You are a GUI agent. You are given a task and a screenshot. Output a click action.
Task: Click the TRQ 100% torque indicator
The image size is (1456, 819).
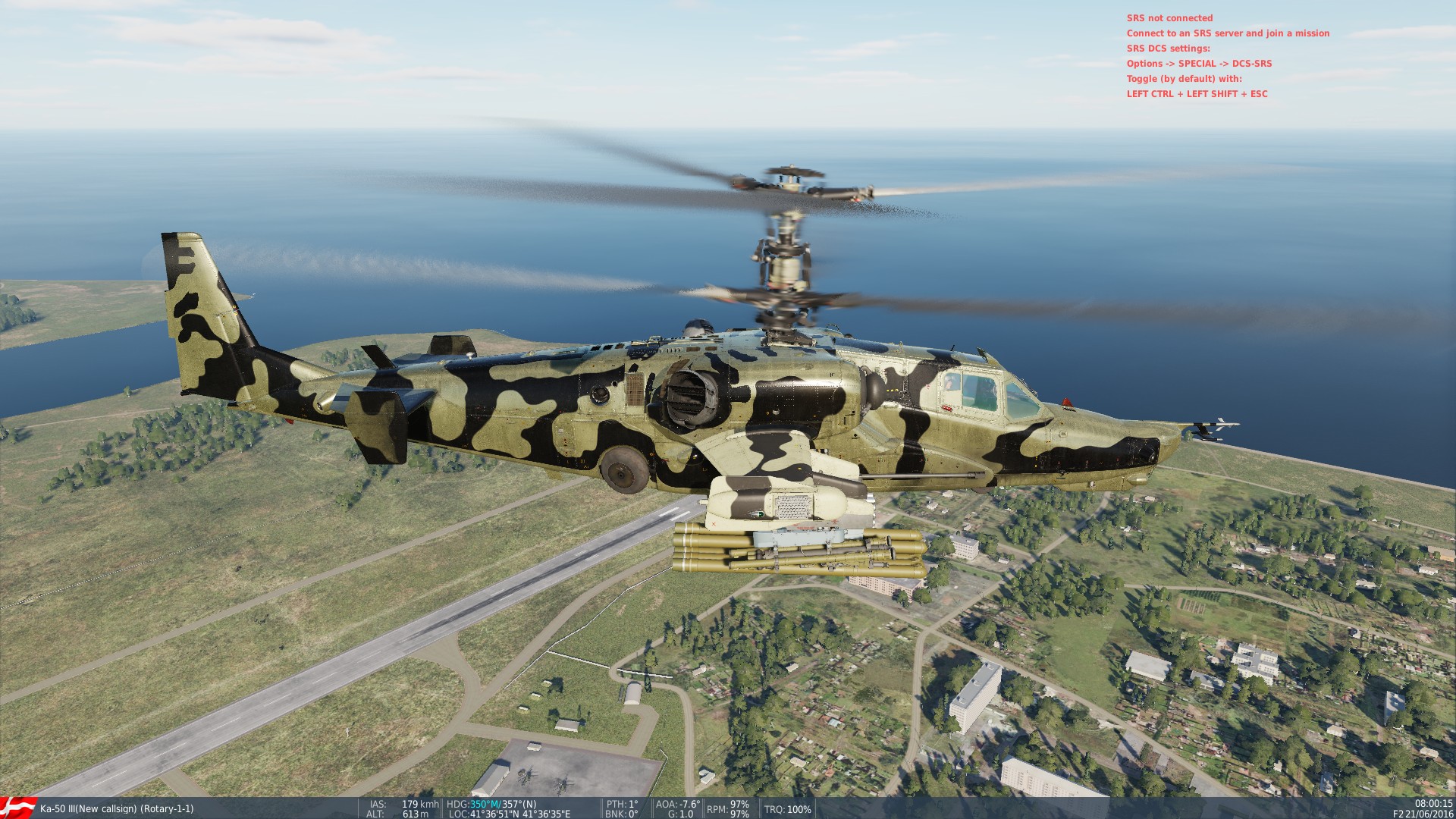coord(787,808)
